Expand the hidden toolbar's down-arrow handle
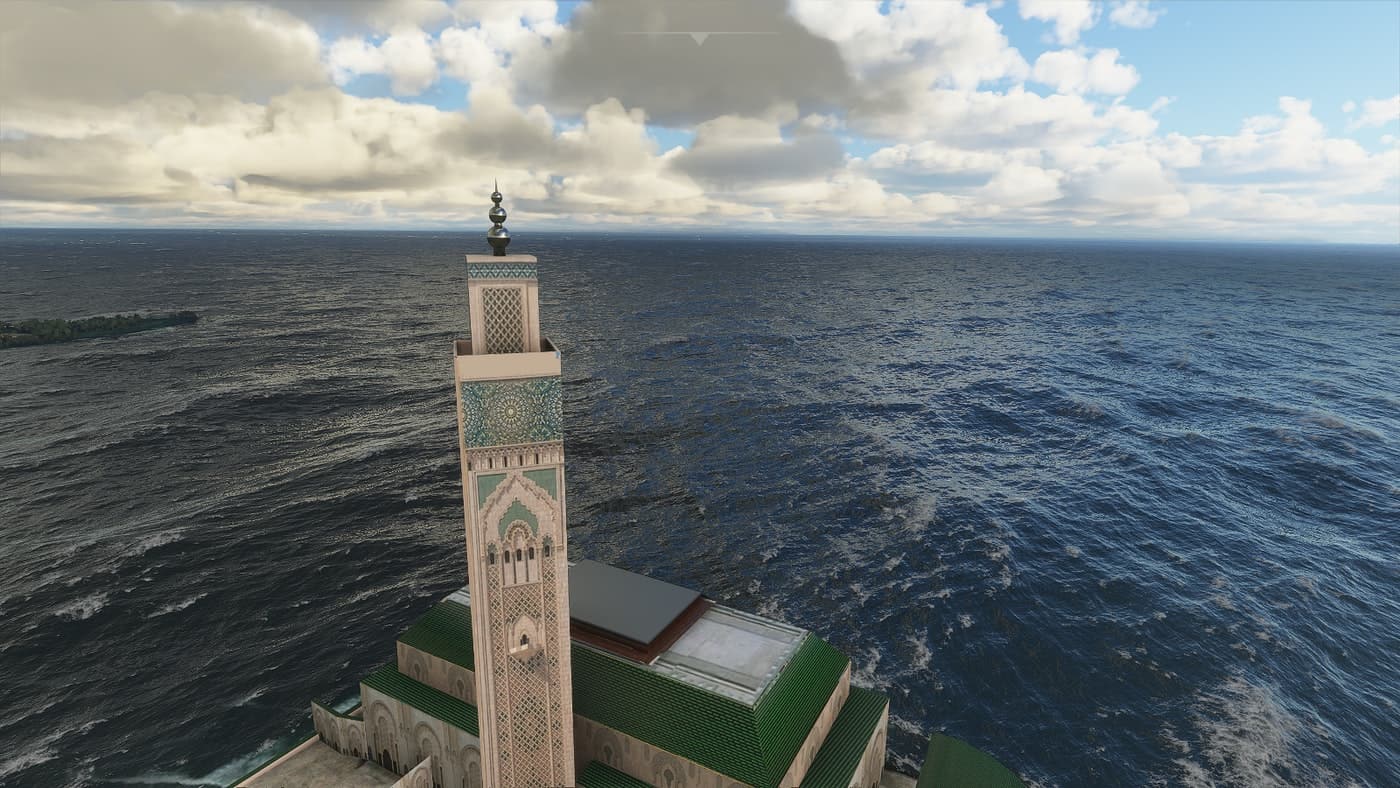The height and width of the screenshot is (788, 1400). (699, 38)
